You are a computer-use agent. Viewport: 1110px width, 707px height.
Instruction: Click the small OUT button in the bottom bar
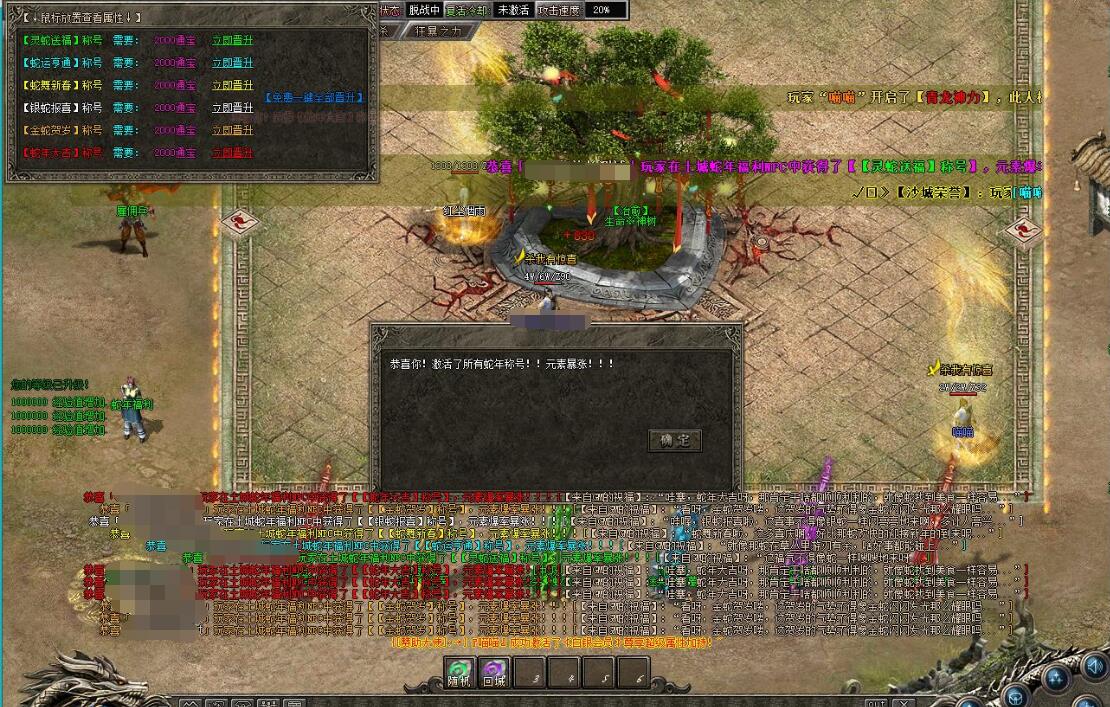point(875,702)
